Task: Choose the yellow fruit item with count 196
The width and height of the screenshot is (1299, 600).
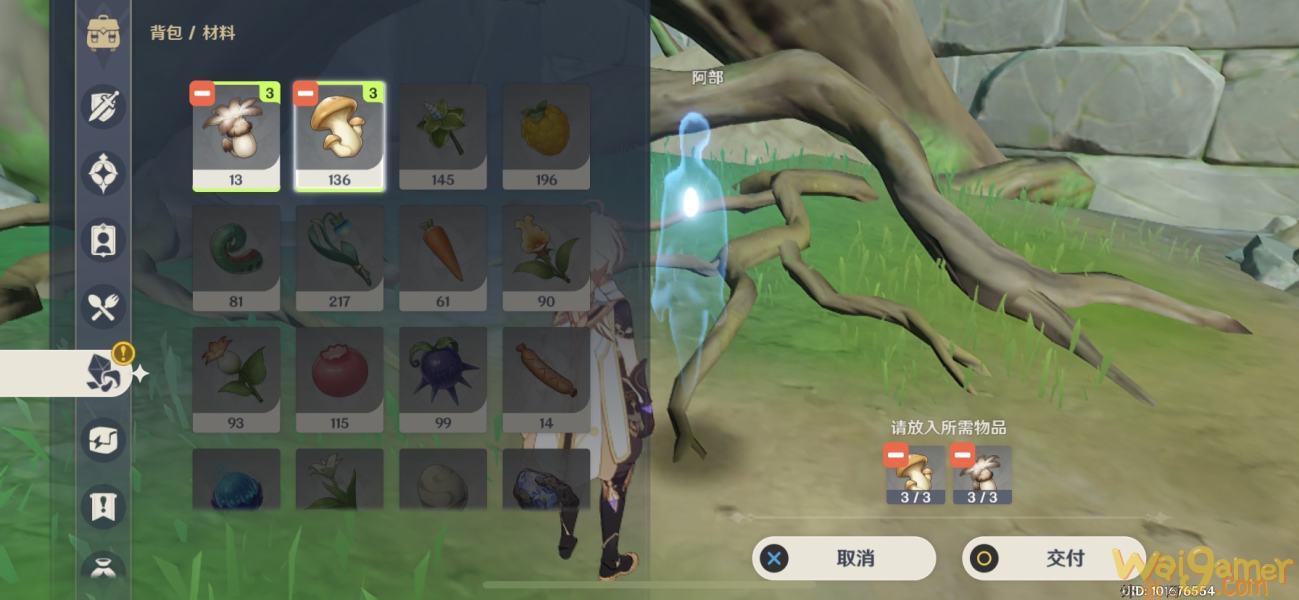Action: 546,136
